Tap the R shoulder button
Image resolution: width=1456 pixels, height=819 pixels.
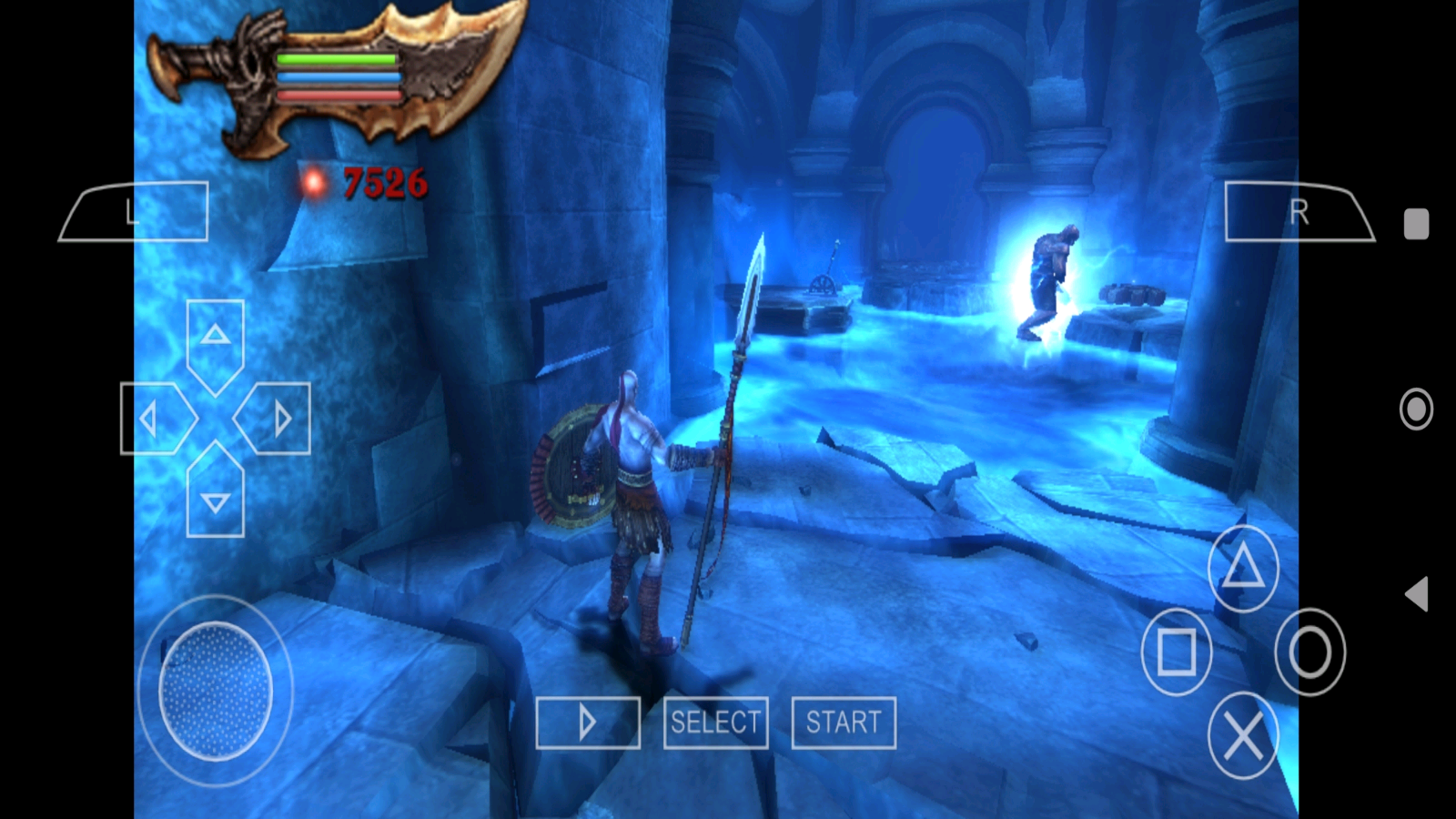[1299, 212]
